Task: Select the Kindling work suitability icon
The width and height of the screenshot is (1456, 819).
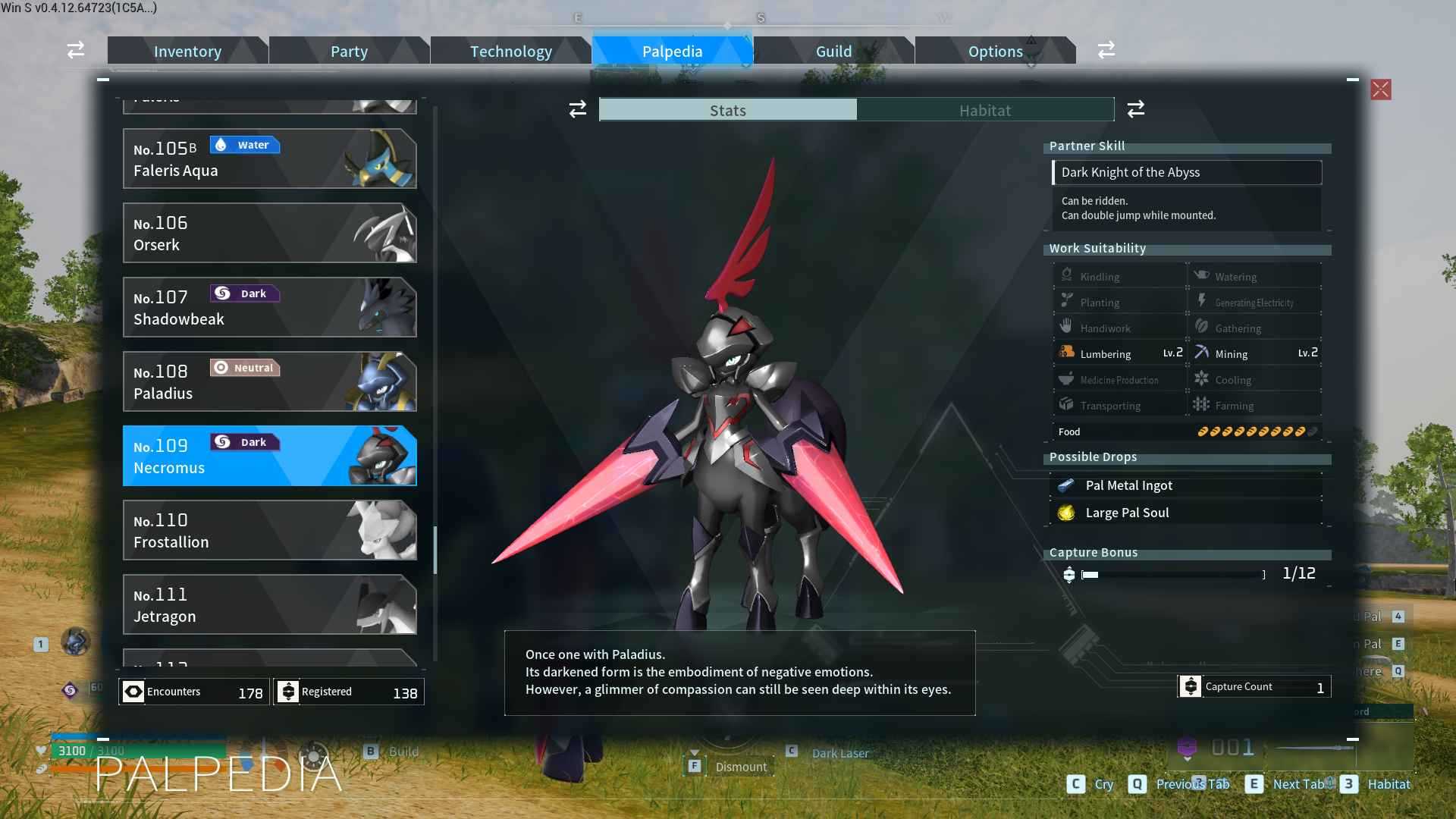Action: pos(1067,274)
